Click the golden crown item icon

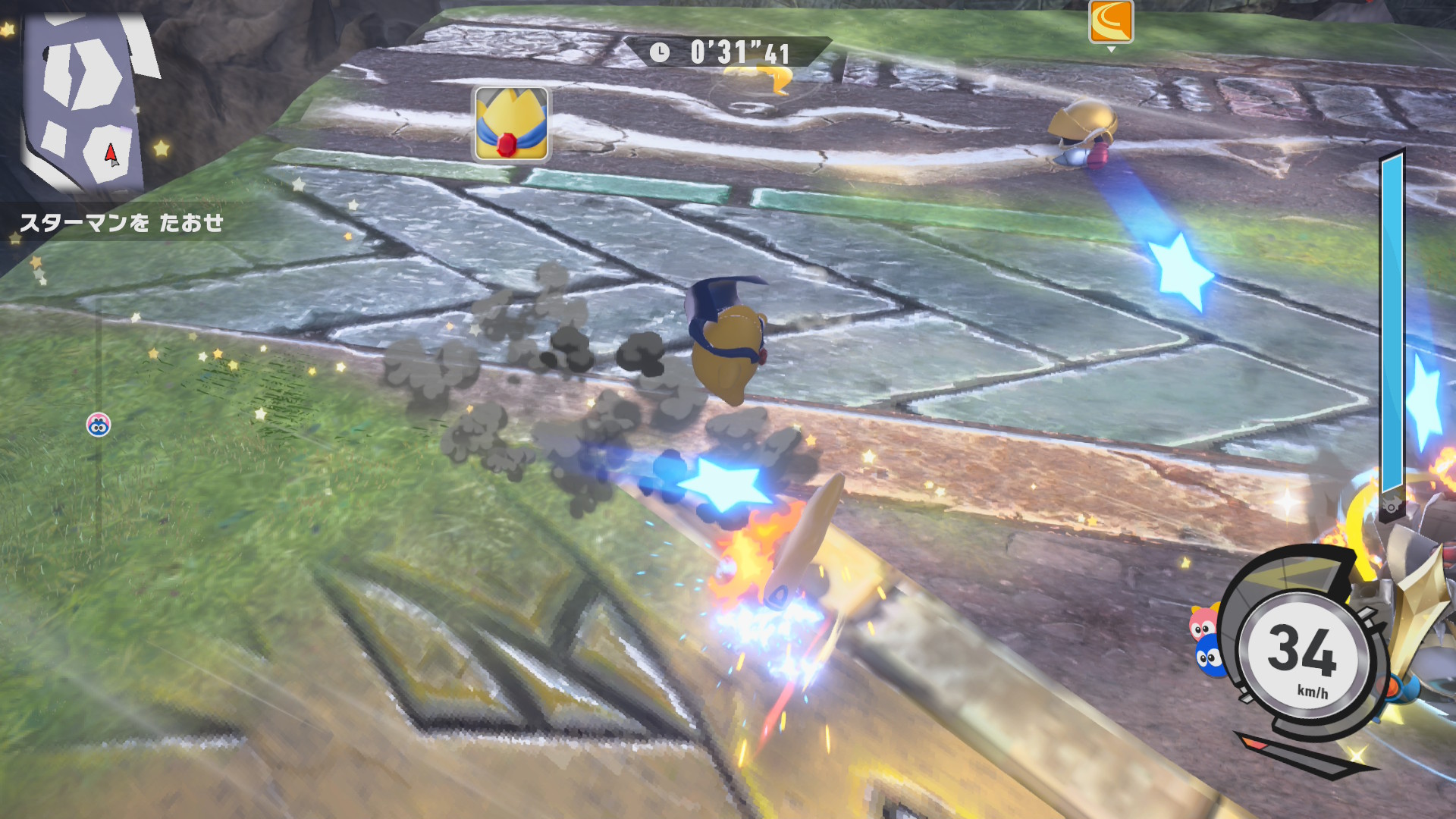pos(512,124)
